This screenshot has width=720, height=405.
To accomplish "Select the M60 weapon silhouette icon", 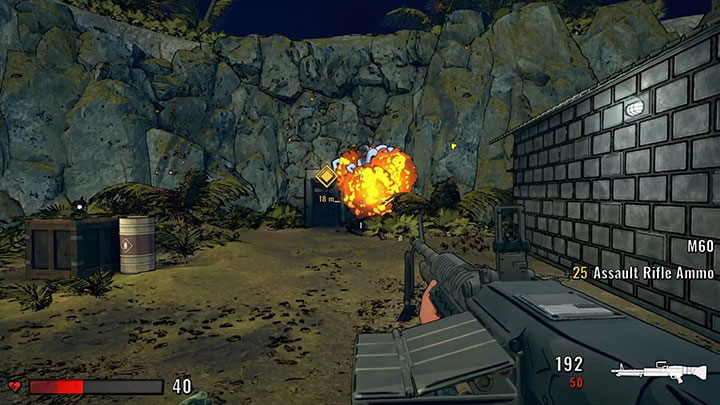I will (x=659, y=372).
